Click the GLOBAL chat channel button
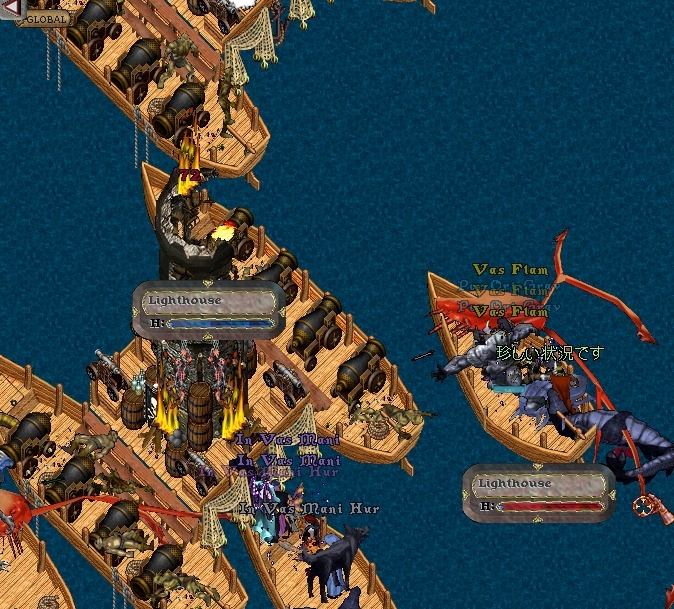The image size is (674, 609). (45, 18)
